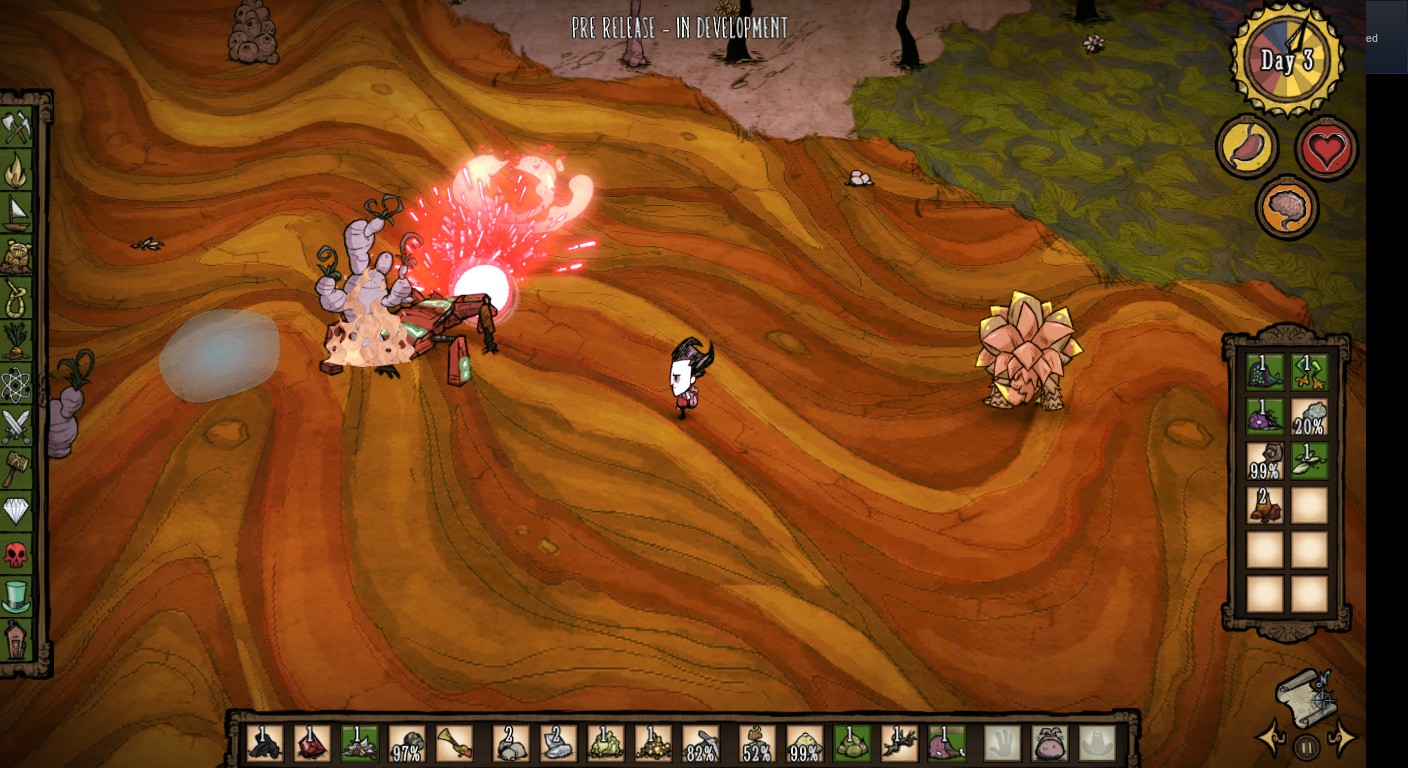Pause the game with the pause button
This screenshot has height=768, width=1408.
(x=1306, y=747)
